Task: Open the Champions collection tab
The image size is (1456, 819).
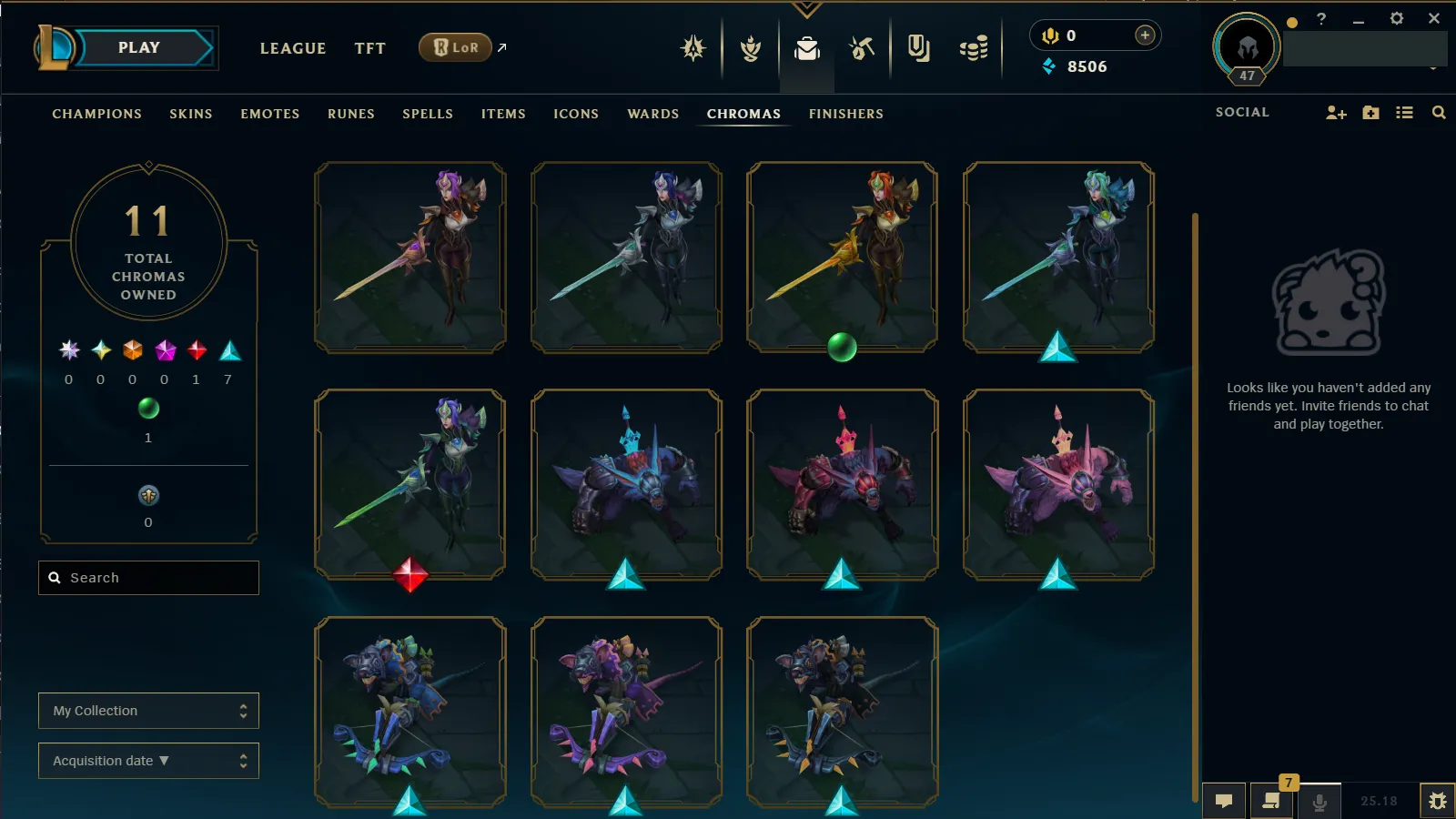Action: (x=96, y=114)
